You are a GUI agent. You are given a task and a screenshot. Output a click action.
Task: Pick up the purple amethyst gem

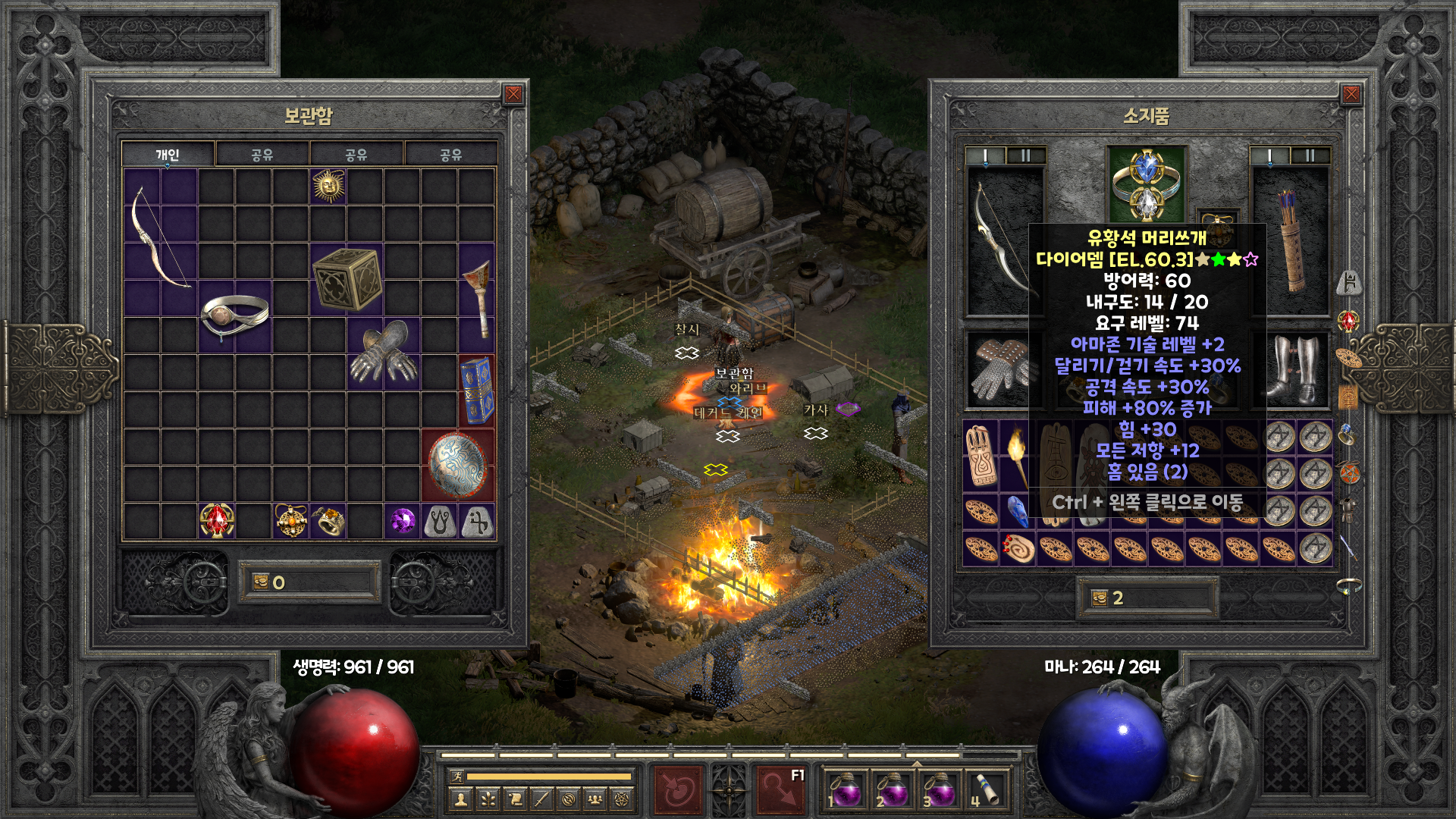pos(403,521)
